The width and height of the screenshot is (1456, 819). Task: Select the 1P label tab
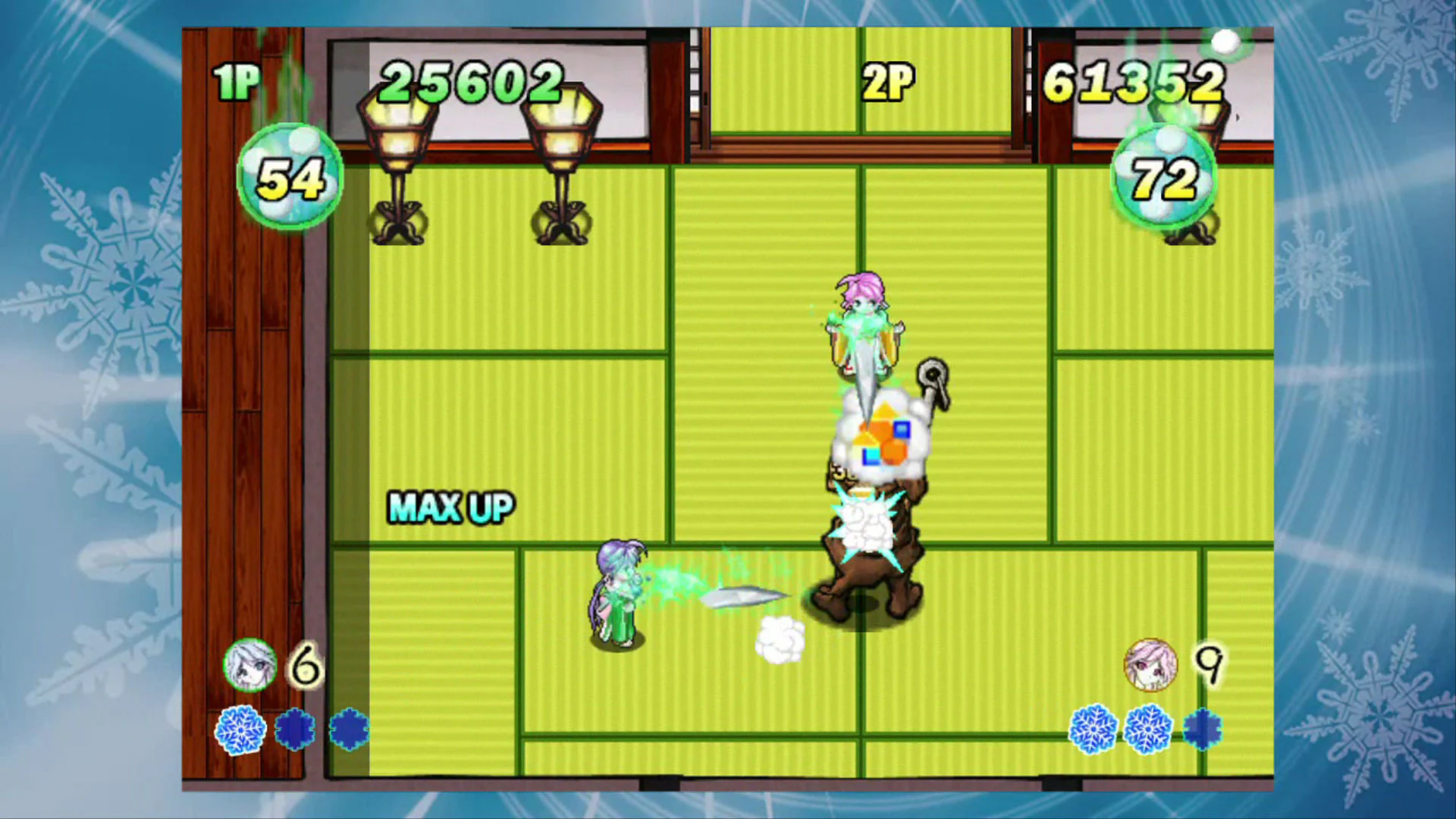coord(237,78)
